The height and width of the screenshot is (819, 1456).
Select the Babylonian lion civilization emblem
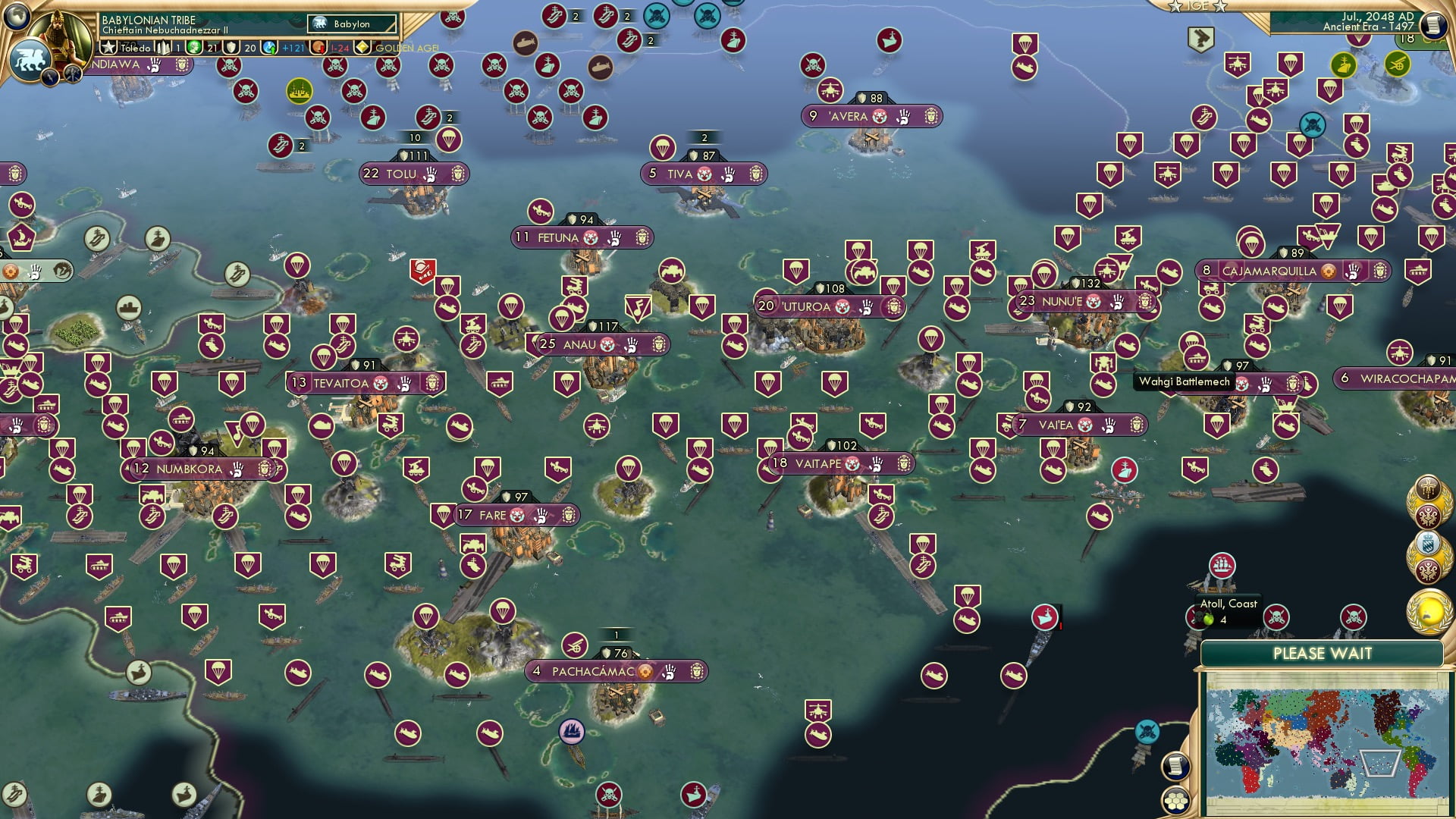click(30, 59)
